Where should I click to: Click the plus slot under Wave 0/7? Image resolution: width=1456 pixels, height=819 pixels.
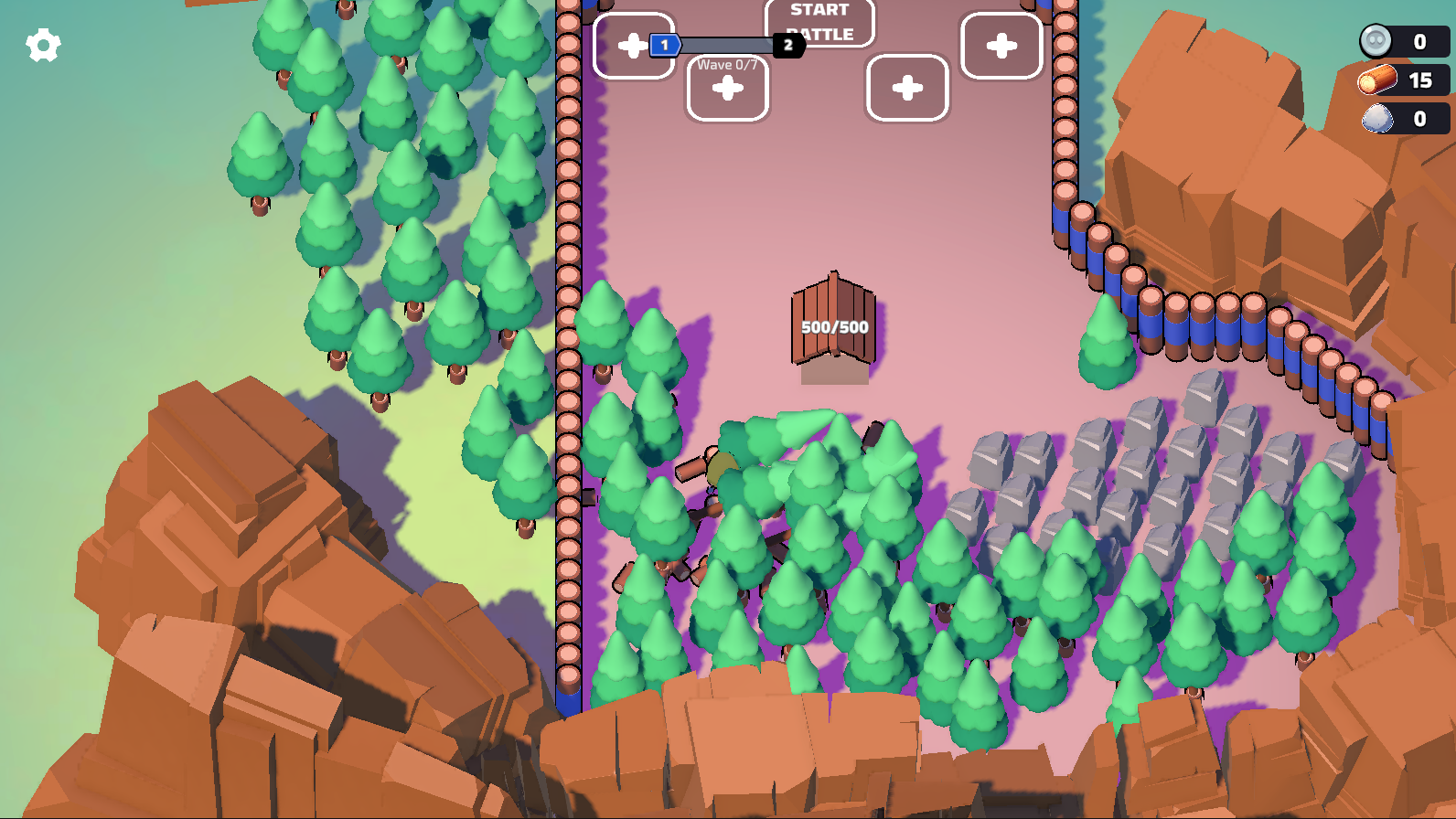727,87
